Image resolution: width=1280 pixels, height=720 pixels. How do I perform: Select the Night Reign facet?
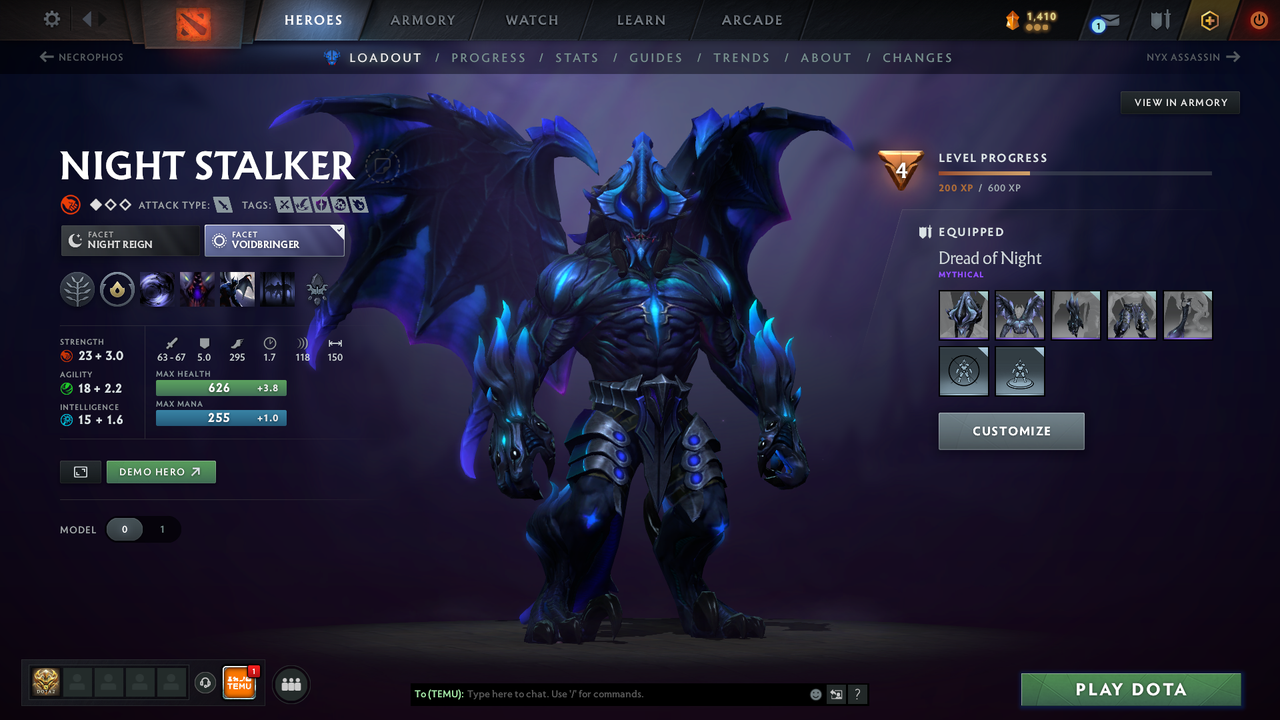(130, 240)
